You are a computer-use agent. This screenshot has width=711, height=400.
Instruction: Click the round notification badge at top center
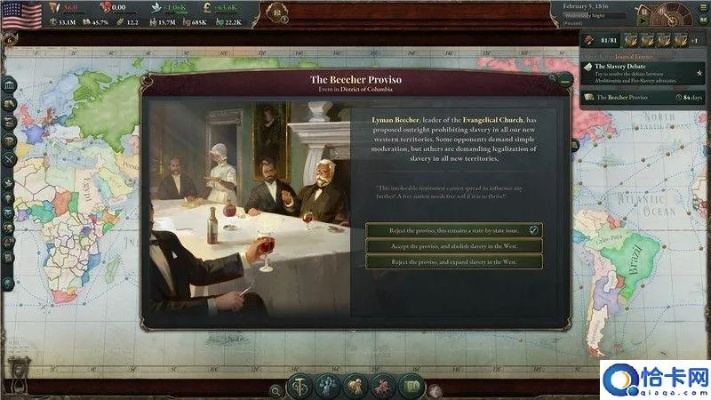pyautogui.click(x=277, y=13)
